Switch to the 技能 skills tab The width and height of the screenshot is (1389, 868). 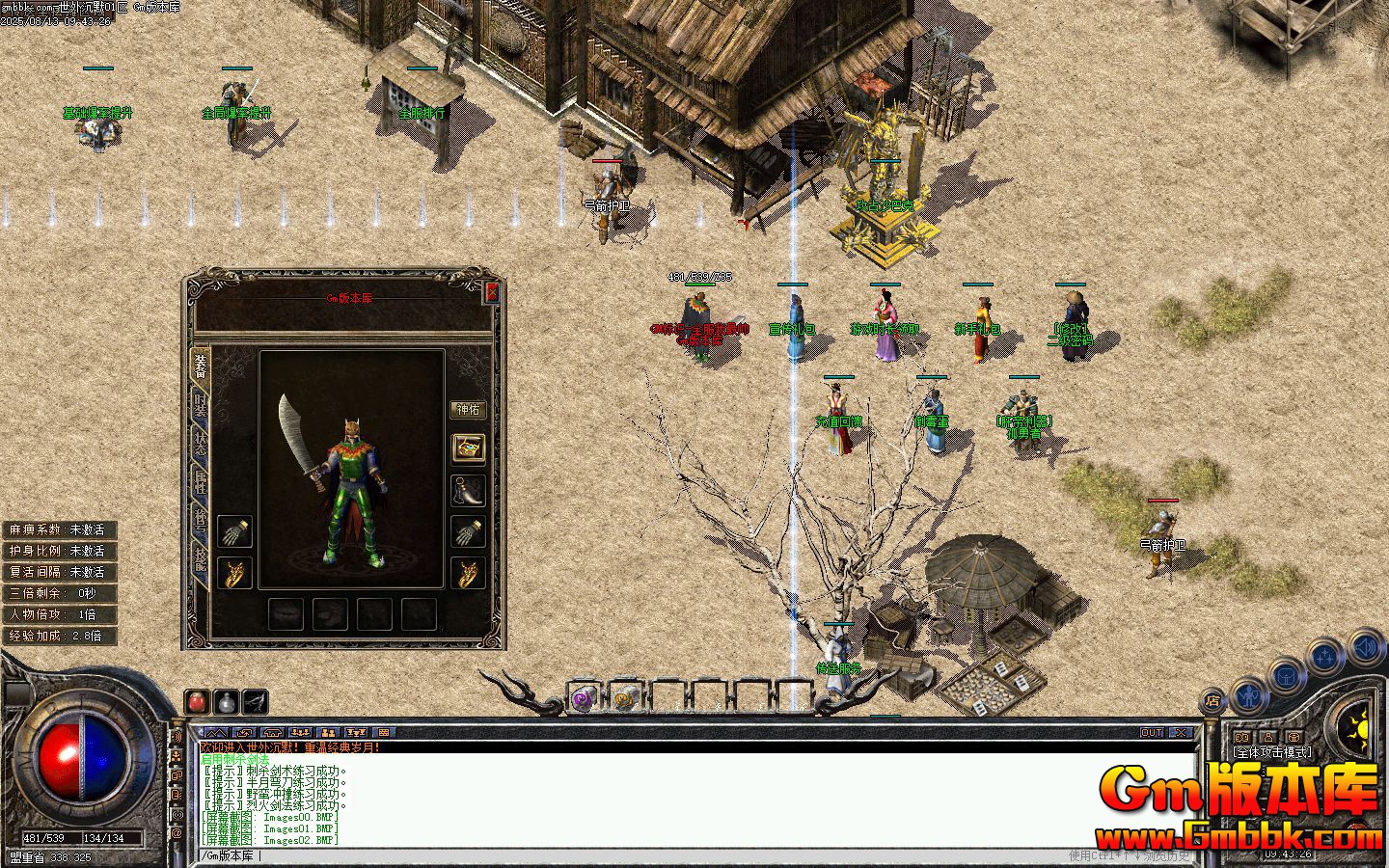[x=201, y=559]
